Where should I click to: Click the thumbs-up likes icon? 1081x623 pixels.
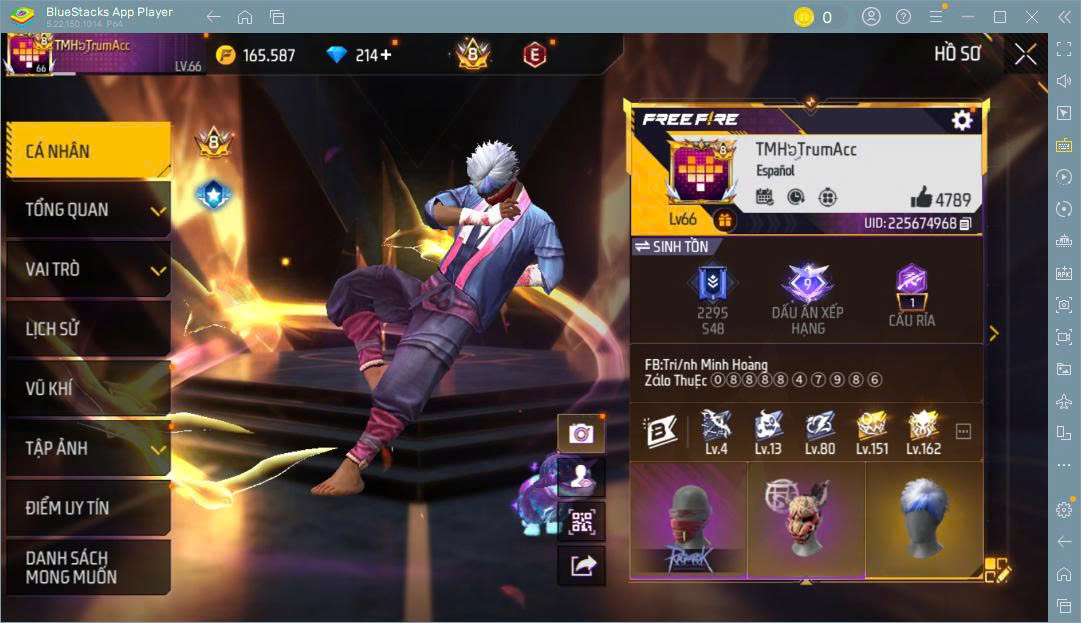coord(921,198)
